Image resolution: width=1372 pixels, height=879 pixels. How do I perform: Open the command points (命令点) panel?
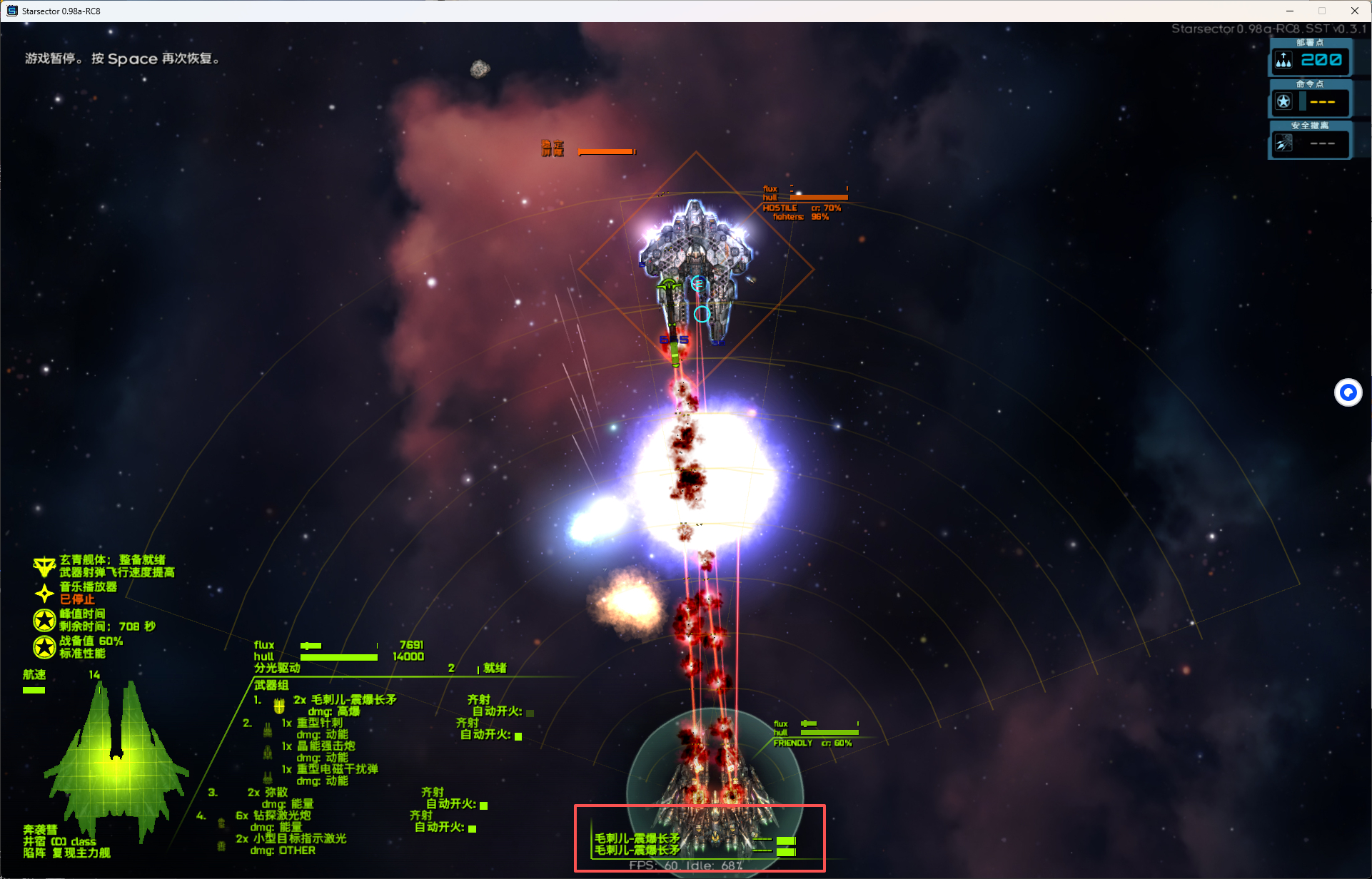pyautogui.click(x=1310, y=101)
